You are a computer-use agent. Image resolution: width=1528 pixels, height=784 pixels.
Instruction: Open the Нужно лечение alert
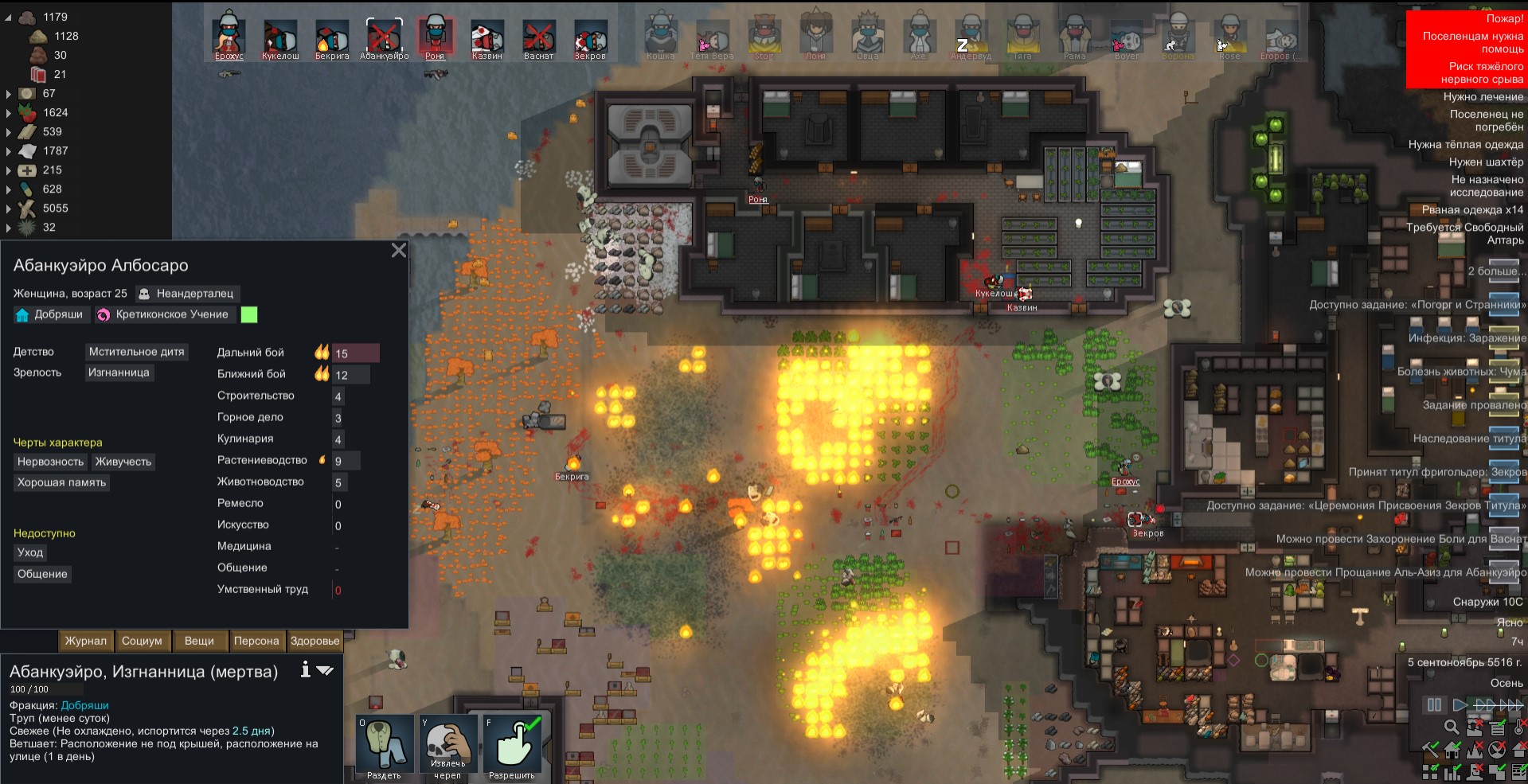pyautogui.click(x=1483, y=97)
